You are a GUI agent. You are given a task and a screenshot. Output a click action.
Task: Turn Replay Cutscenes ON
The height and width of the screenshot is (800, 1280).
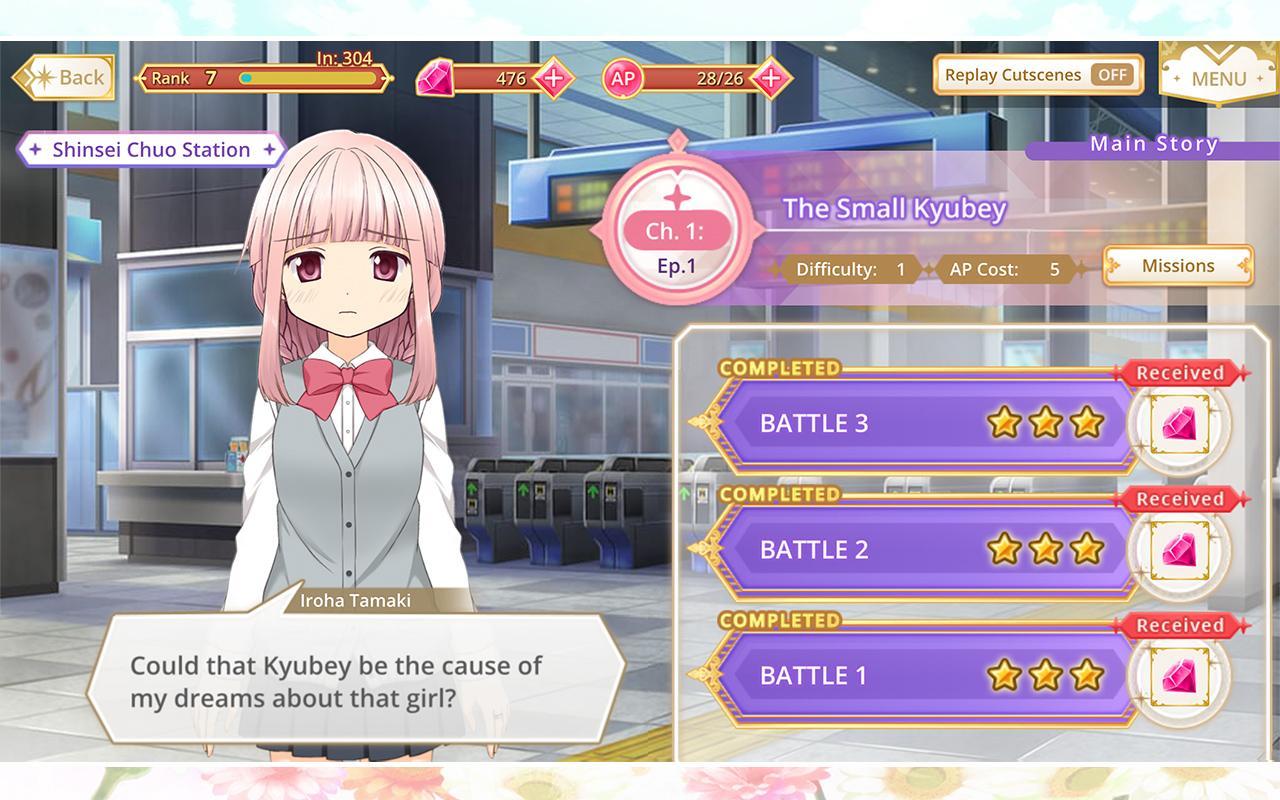click(x=1115, y=74)
